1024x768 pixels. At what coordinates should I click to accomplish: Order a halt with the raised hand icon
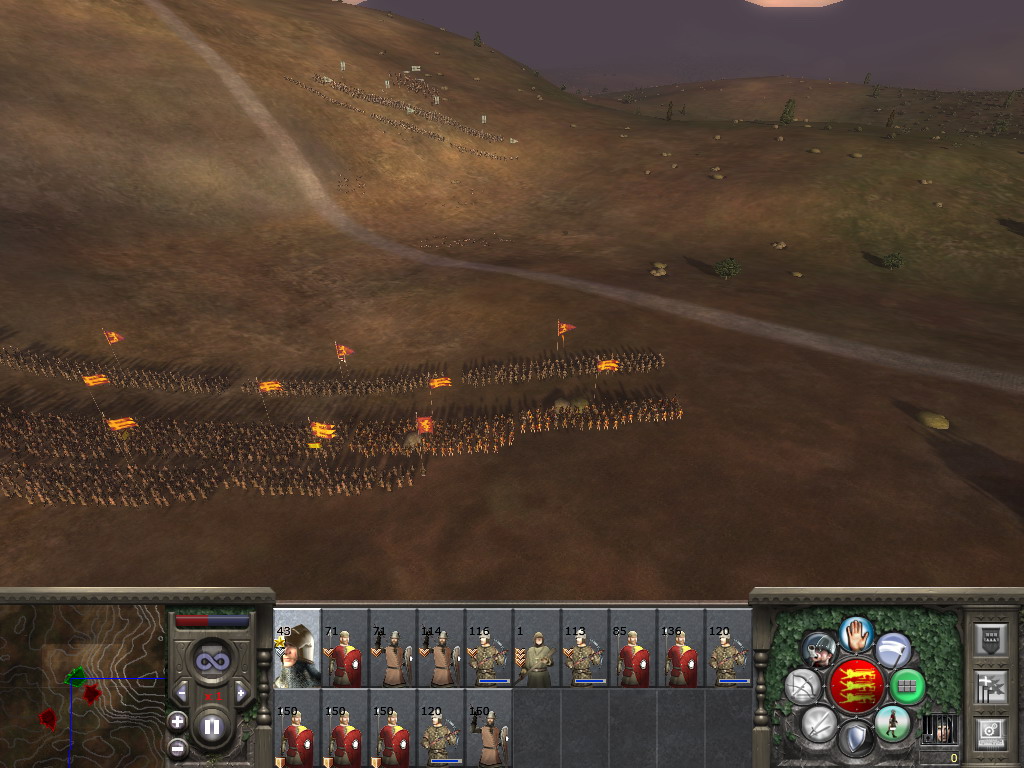pyautogui.click(x=856, y=633)
